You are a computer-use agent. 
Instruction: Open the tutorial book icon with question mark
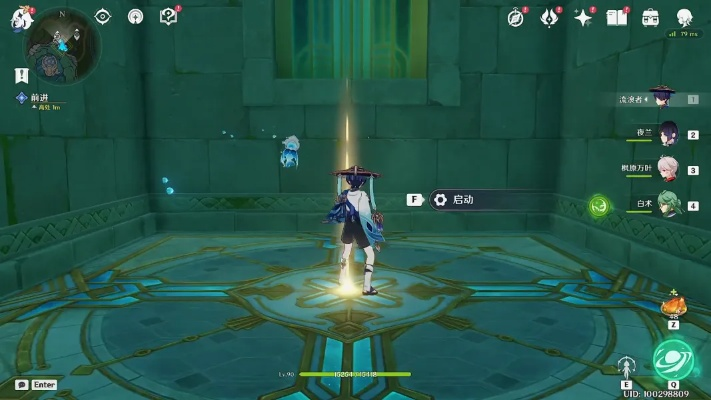click(168, 16)
